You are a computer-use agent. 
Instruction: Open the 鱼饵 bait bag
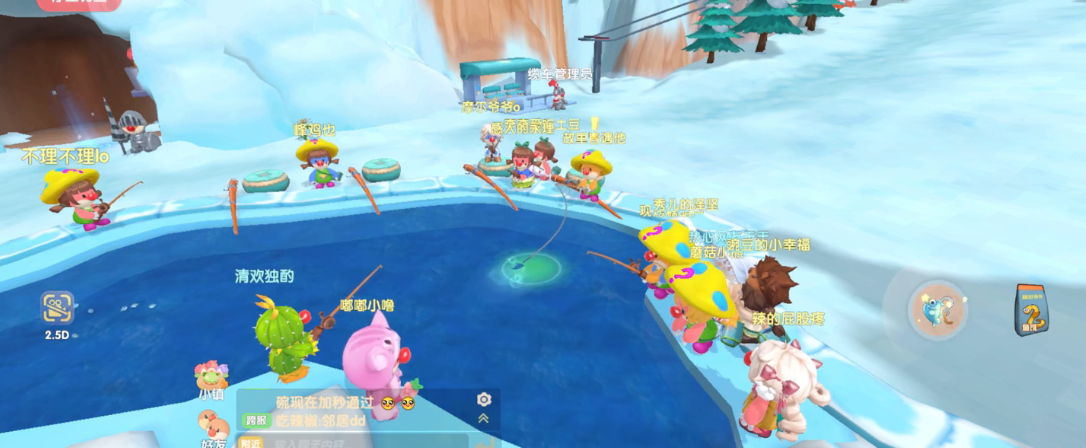tap(1033, 308)
